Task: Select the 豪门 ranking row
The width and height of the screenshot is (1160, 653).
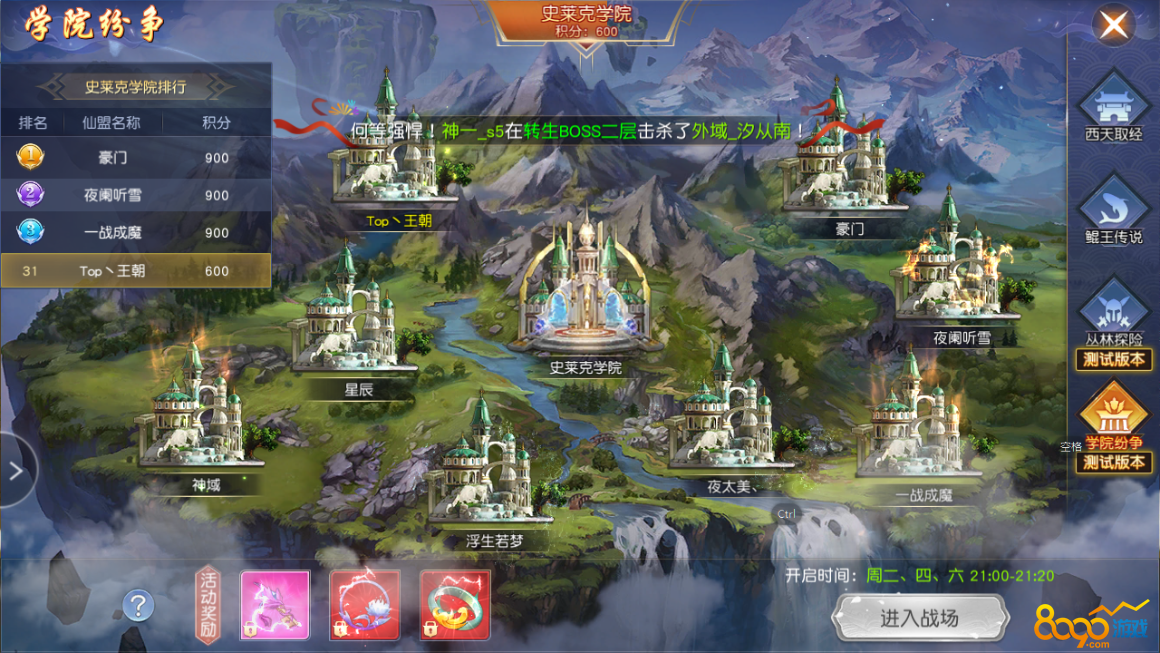Action: click(x=135, y=157)
